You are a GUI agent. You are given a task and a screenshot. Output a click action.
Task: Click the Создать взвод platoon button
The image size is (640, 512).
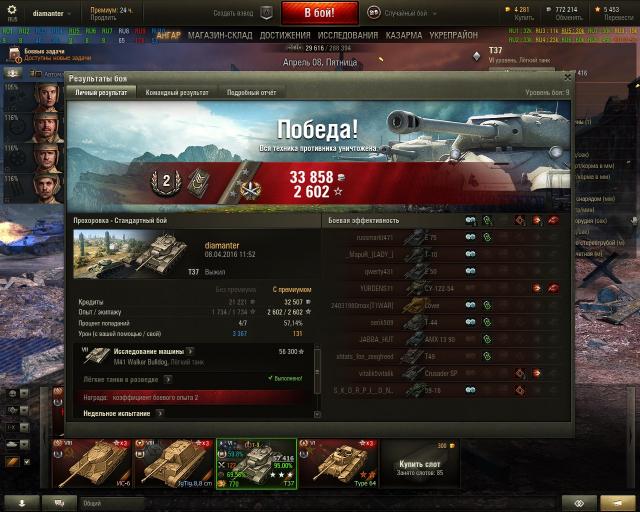(242, 13)
